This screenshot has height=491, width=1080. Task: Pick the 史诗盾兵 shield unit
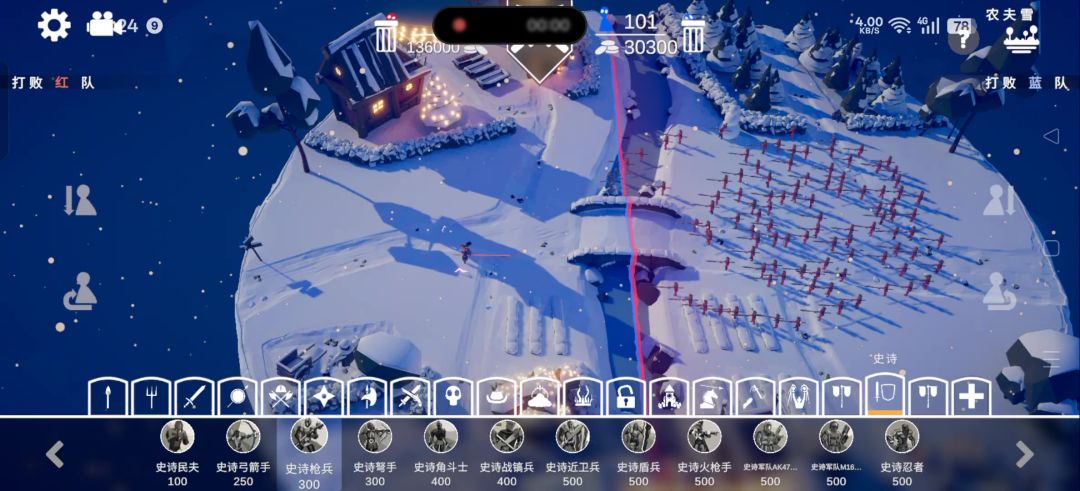pos(638,438)
